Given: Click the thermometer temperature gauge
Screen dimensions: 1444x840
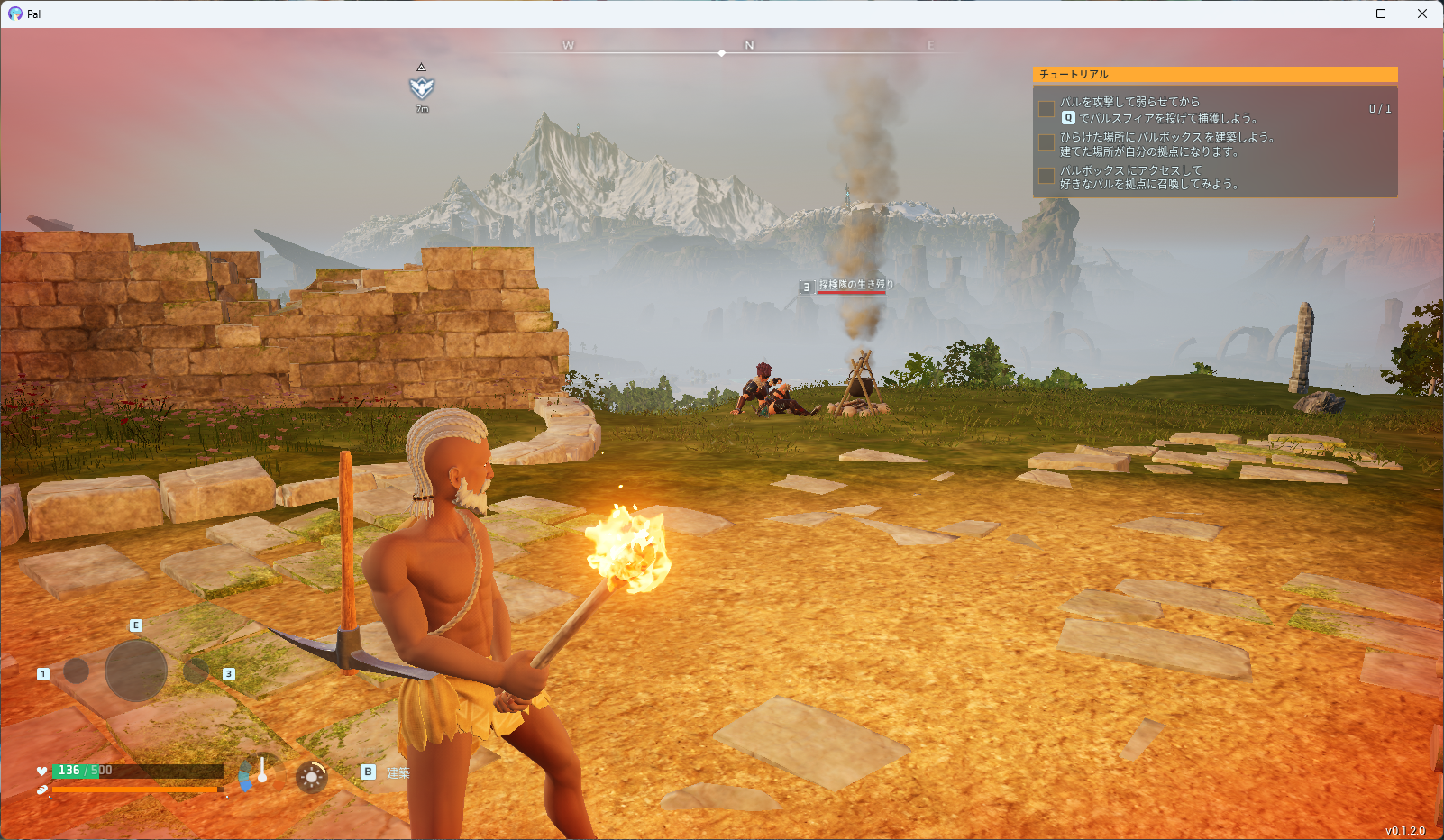Looking at the screenshot, I should (x=262, y=771).
